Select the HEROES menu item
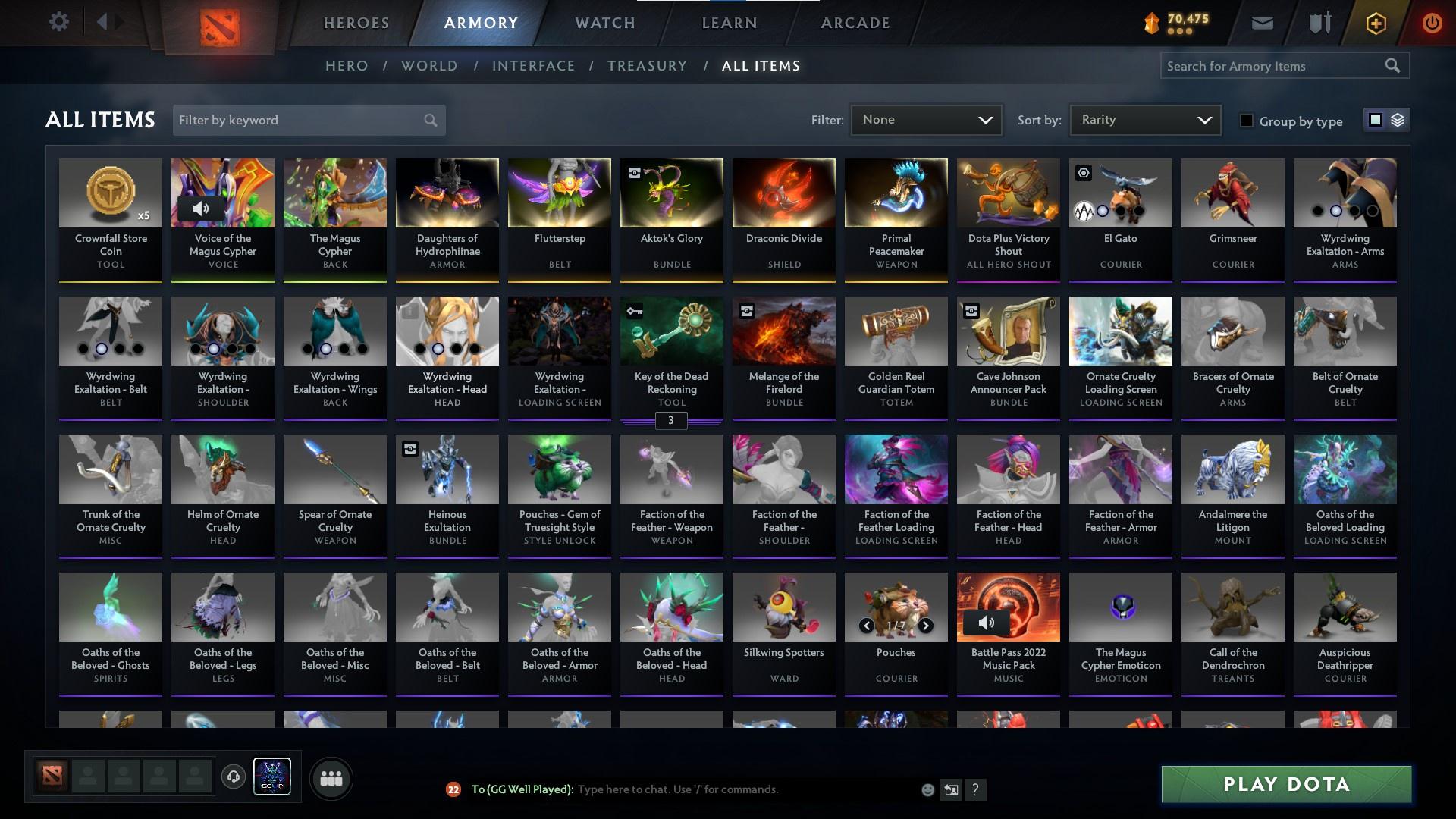Viewport: 1456px width, 819px height. 356,22
